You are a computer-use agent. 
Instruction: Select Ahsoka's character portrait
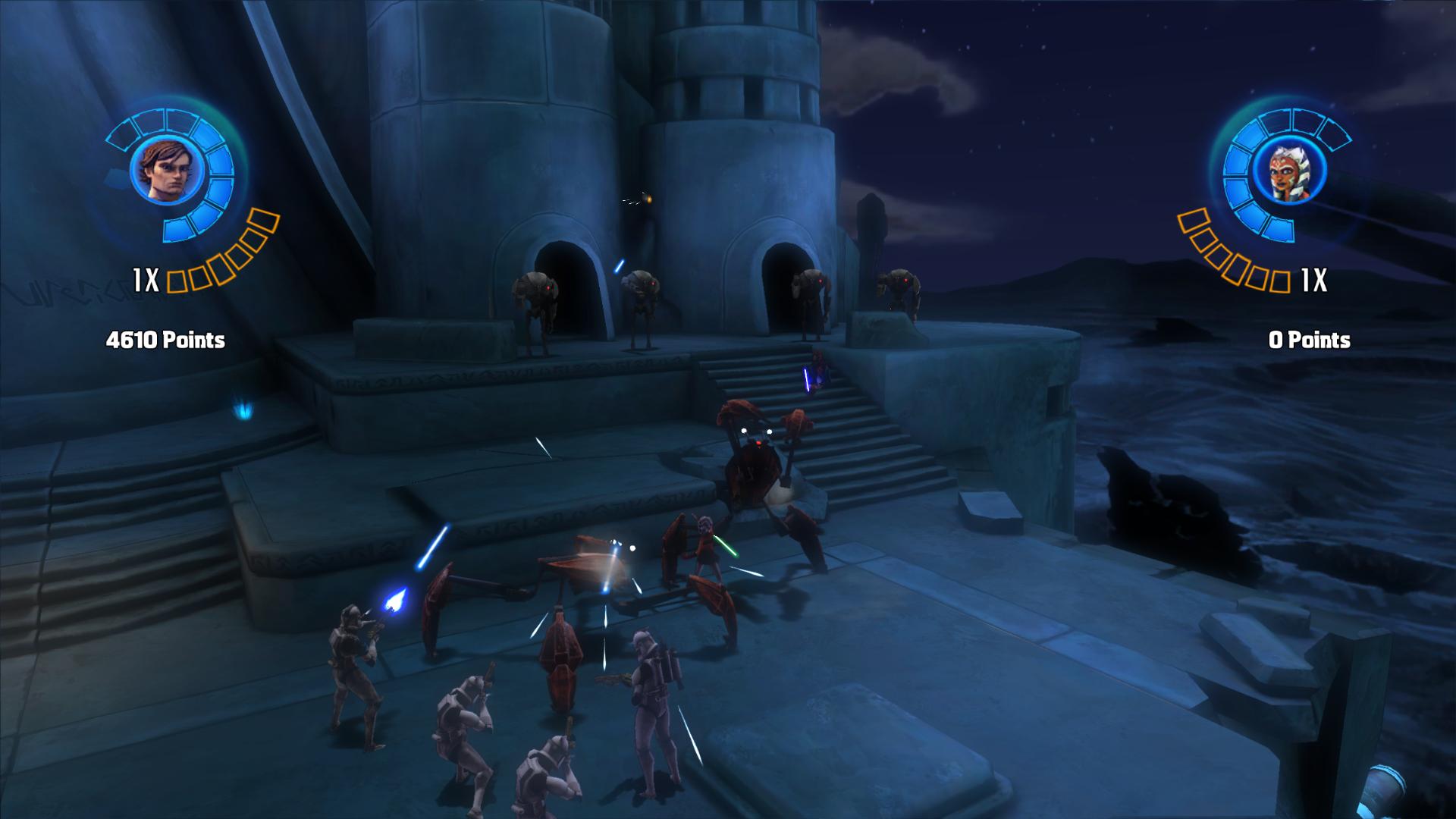tap(1289, 173)
